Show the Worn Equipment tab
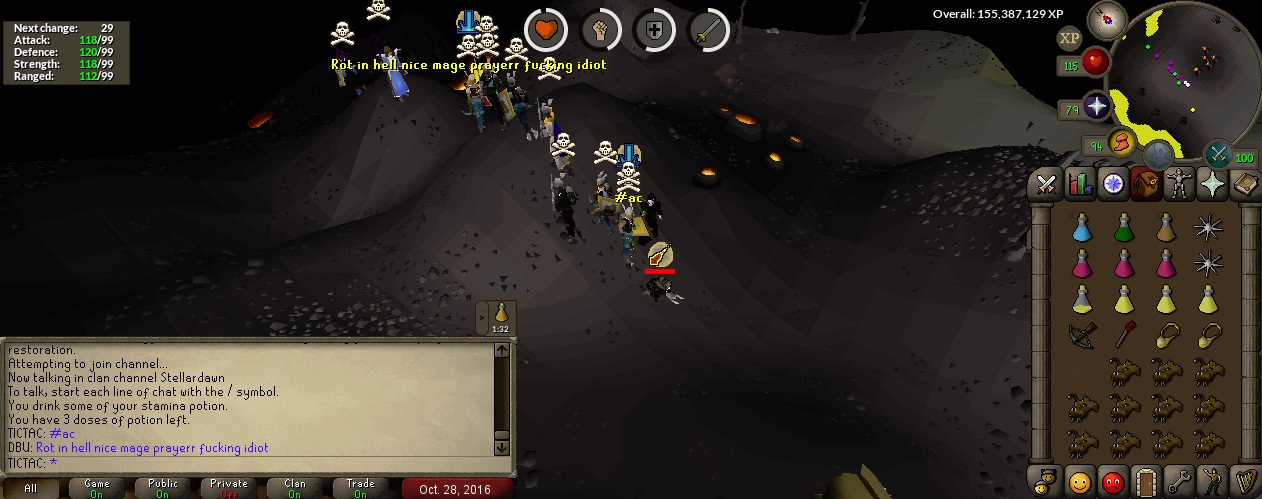Screen dimensions: 1262x499 (x=1179, y=184)
